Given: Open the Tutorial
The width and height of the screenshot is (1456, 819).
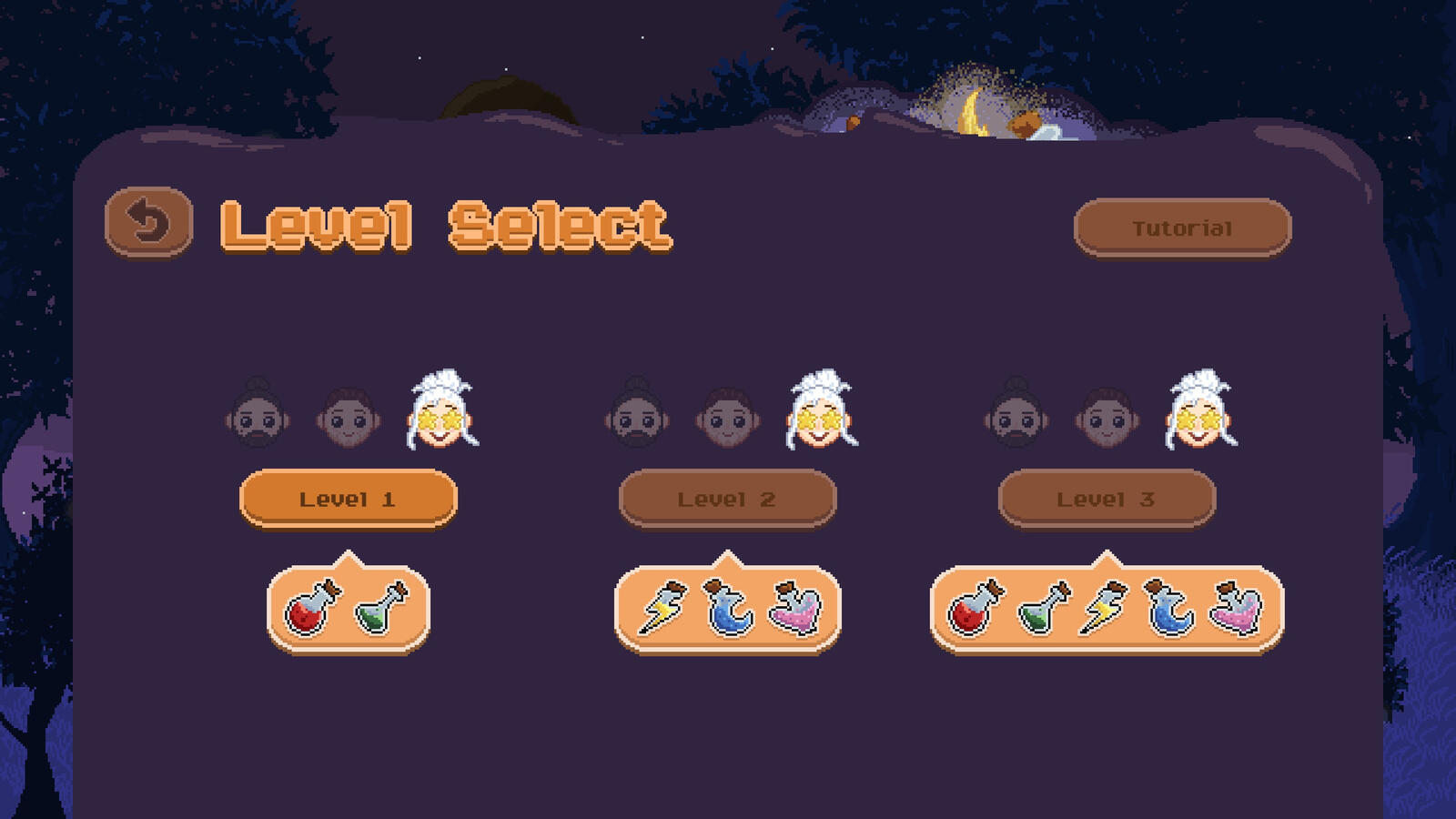Looking at the screenshot, I should tap(1182, 227).
